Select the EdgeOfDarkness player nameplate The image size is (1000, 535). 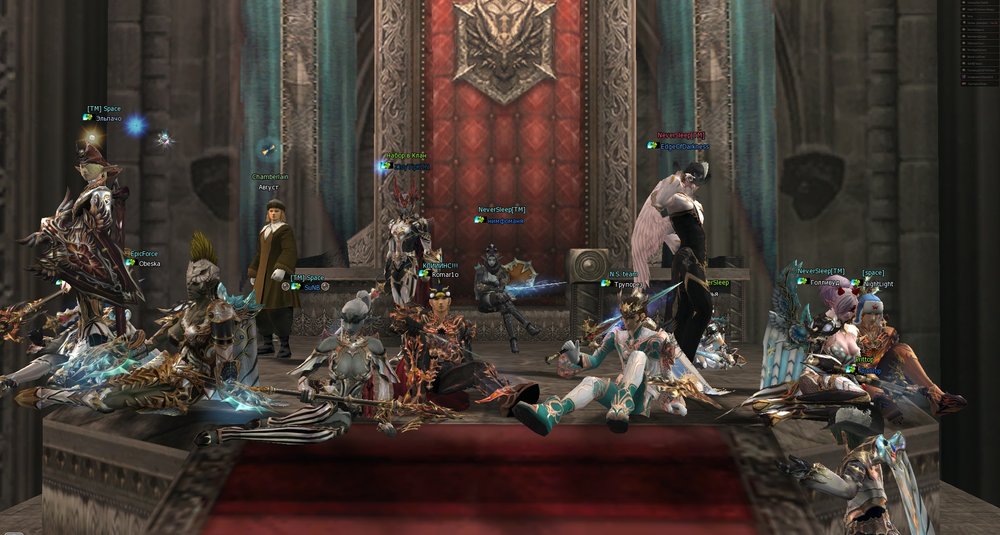coord(684,146)
